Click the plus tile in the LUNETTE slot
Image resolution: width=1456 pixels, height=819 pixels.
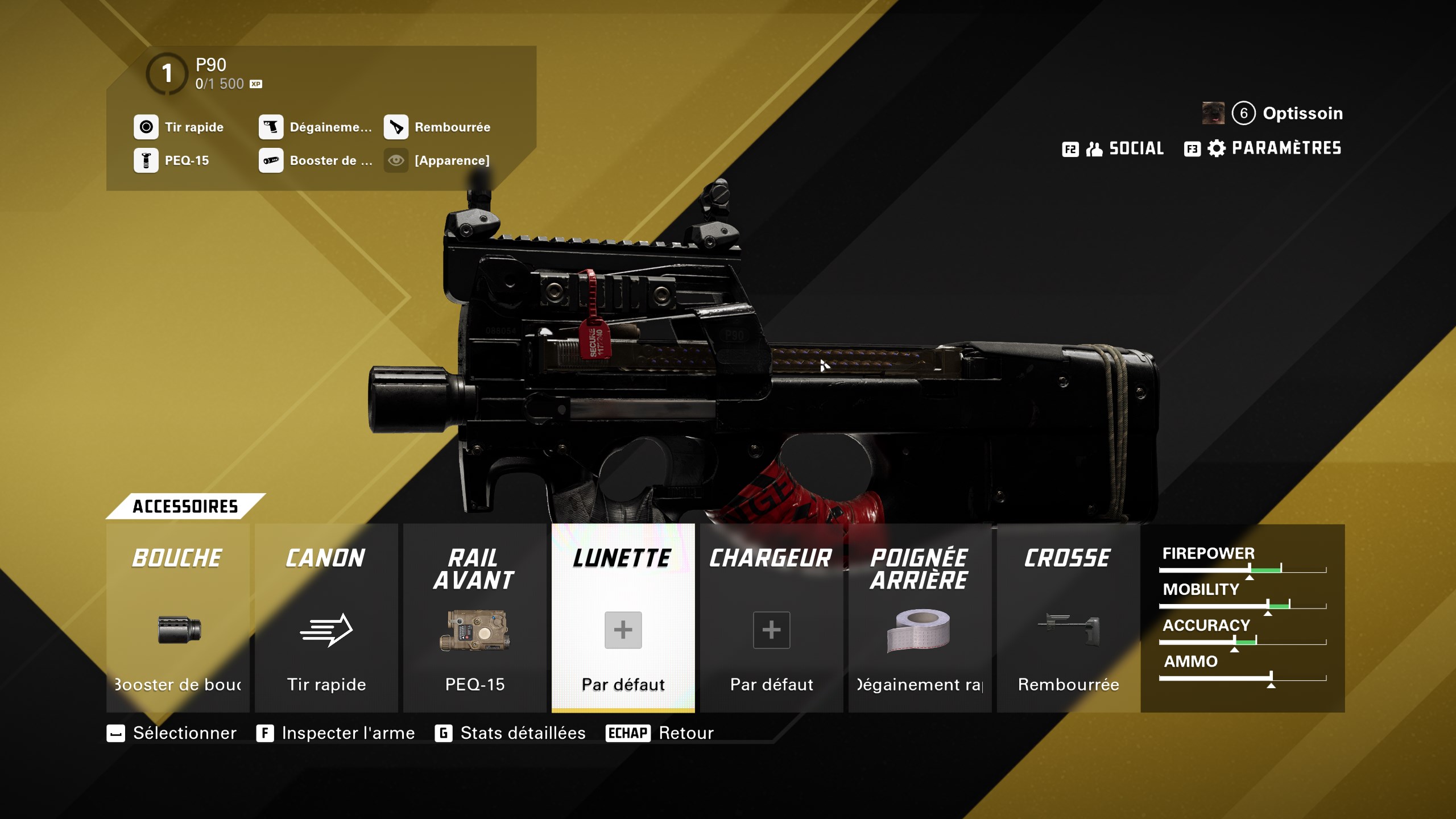pyautogui.click(x=623, y=629)
